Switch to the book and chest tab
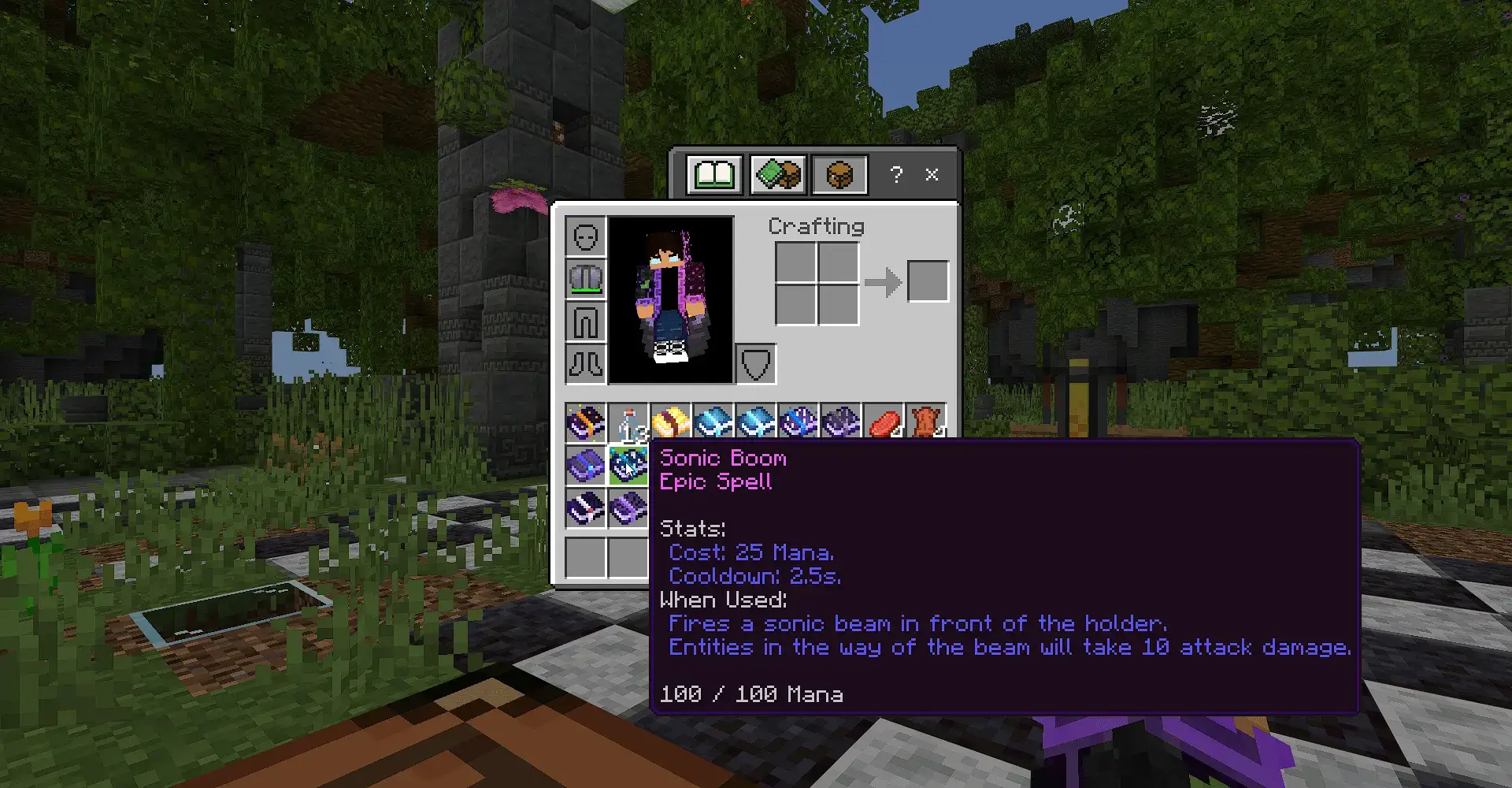 pos(777,174)
